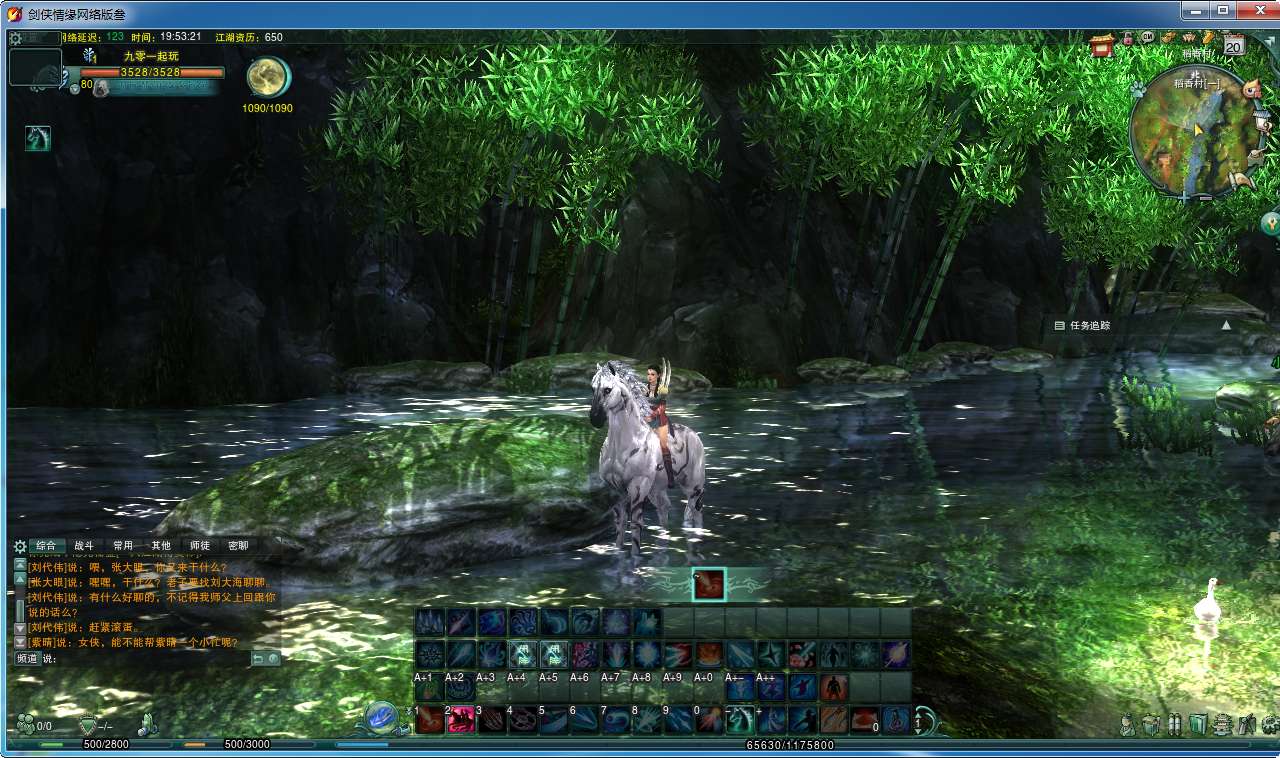The image size is (1280, 758).
Task: Use the pink skill in slot 2
Action: [x=461, y=719]
